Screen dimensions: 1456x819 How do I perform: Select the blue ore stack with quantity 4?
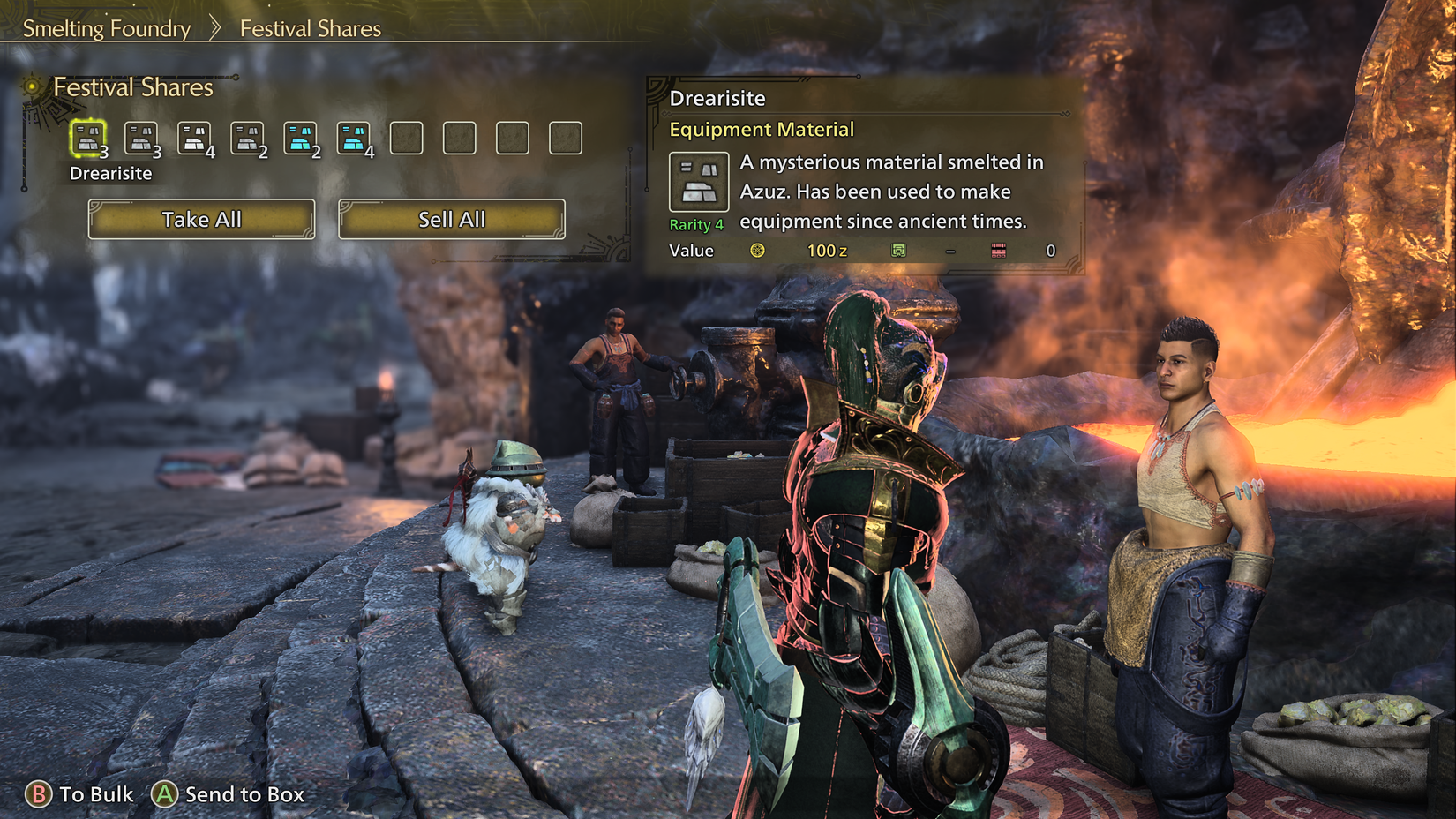(x=354, y=137)
